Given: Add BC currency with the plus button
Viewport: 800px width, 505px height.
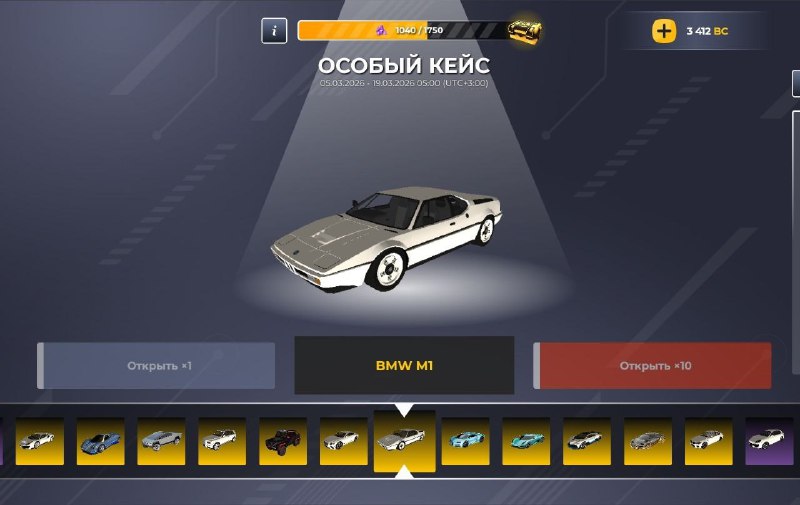Looking at the screenshot, I should 664,31.
